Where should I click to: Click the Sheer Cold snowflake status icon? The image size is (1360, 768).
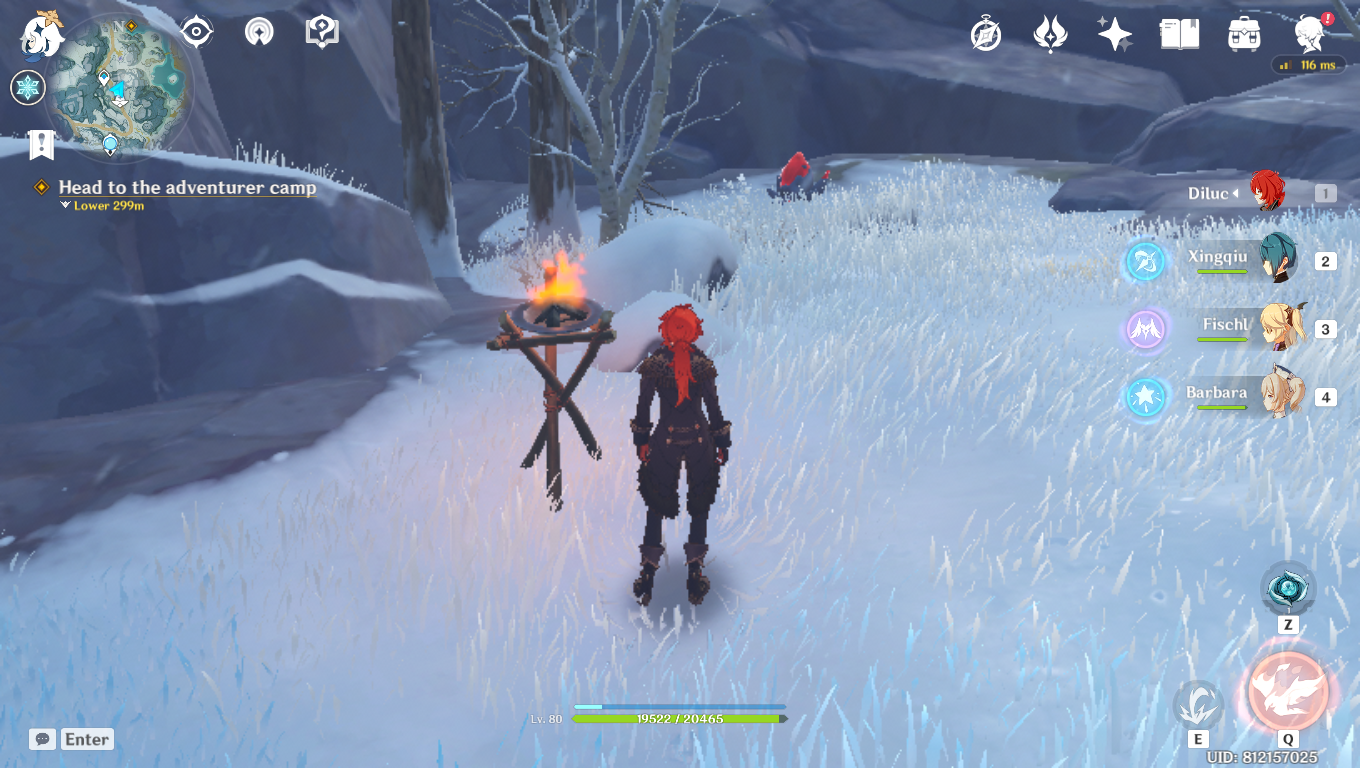[x=27, y=88]
